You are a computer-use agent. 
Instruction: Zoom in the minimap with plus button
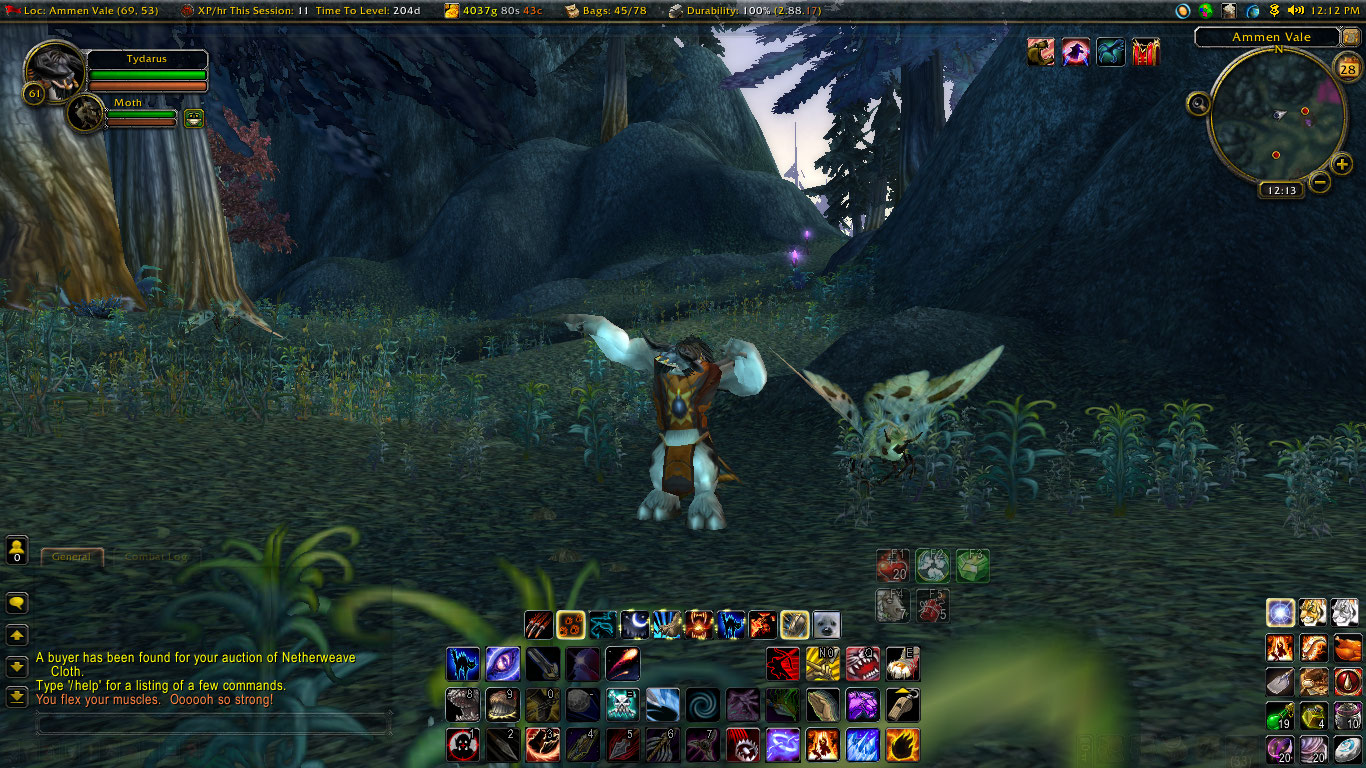point(1342,165)
